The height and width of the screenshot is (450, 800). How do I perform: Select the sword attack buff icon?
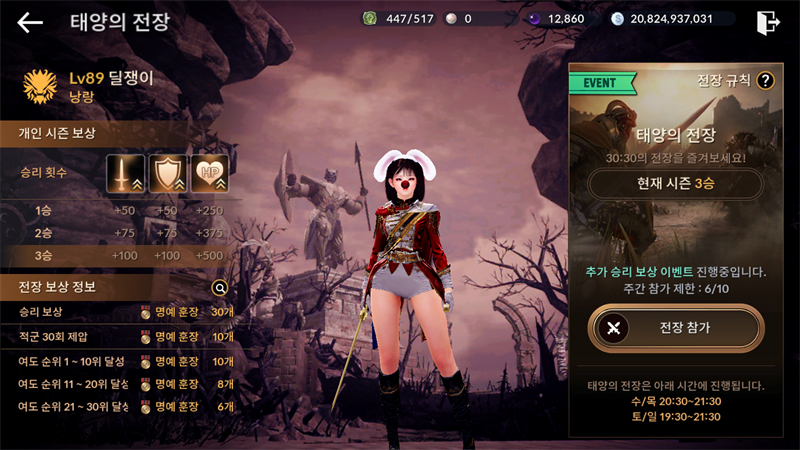pos(126,174)
